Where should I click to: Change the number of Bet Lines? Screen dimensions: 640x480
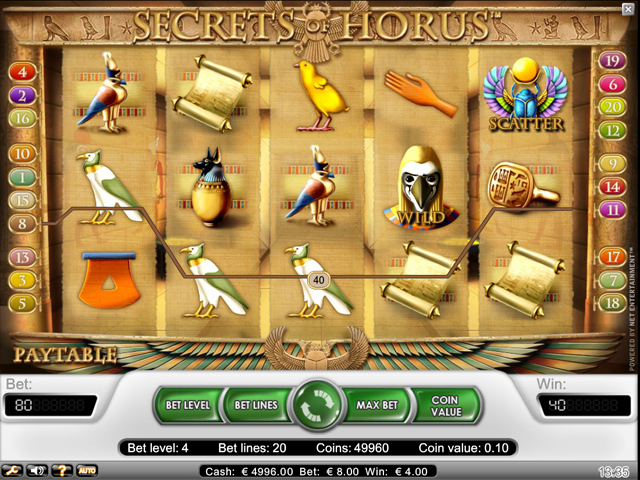click(x=255, y=406)
